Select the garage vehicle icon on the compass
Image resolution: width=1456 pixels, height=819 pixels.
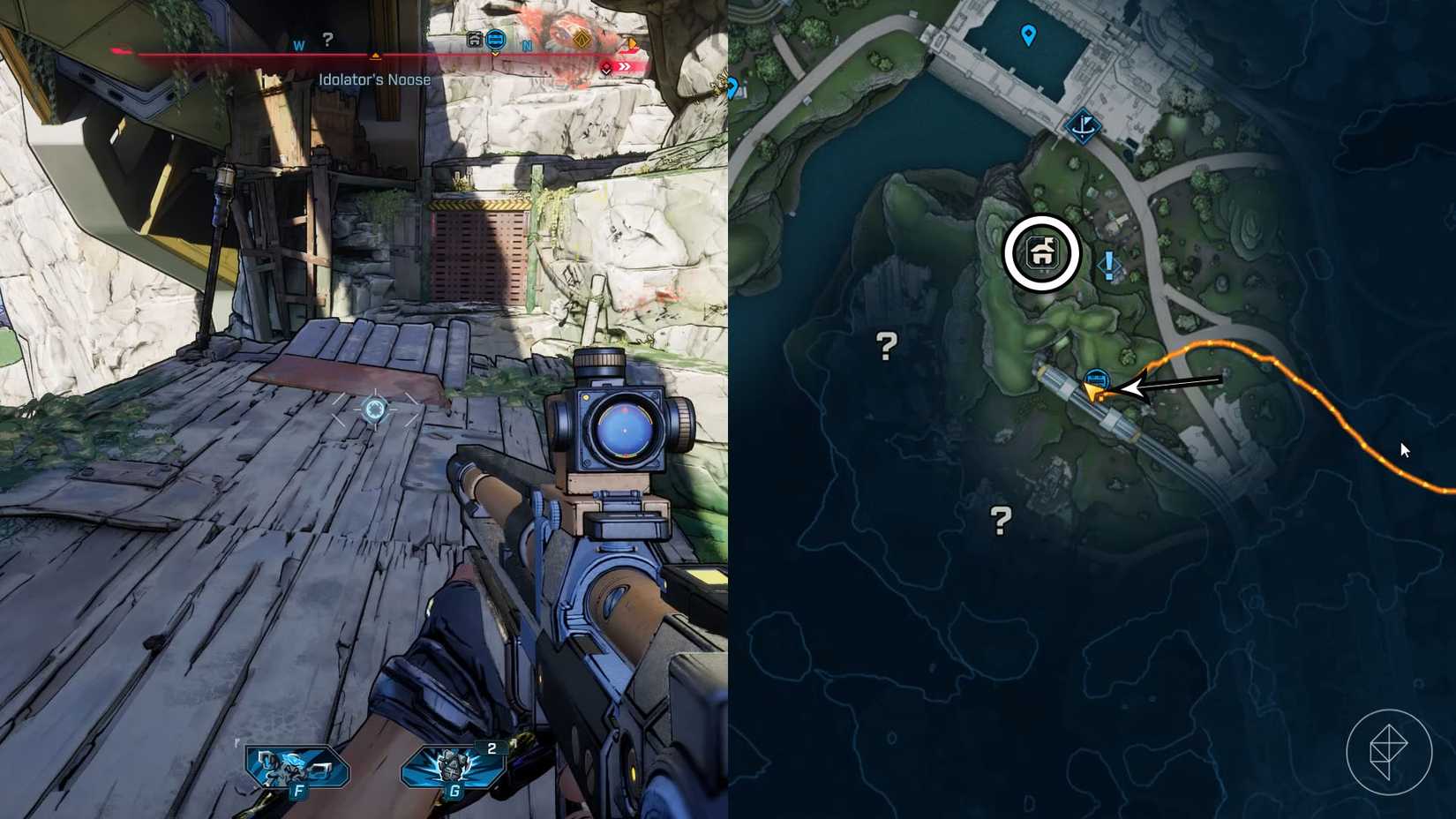pos(475,40)
